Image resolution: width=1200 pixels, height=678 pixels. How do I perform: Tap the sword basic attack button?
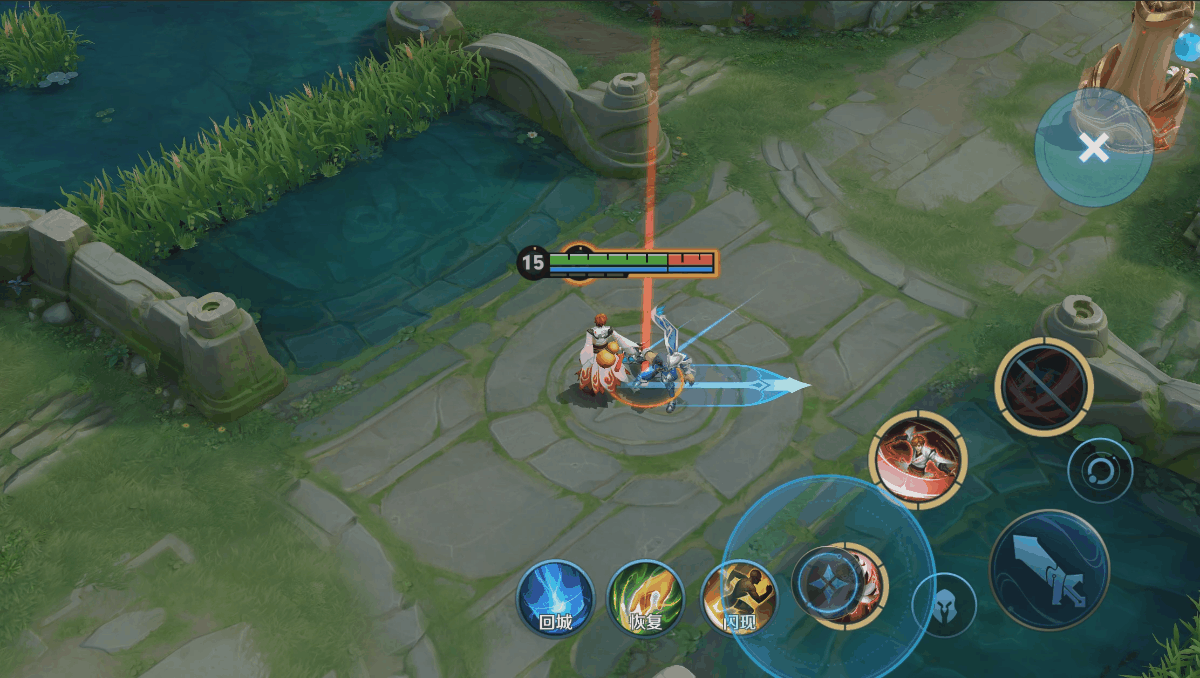point(1049,570)
